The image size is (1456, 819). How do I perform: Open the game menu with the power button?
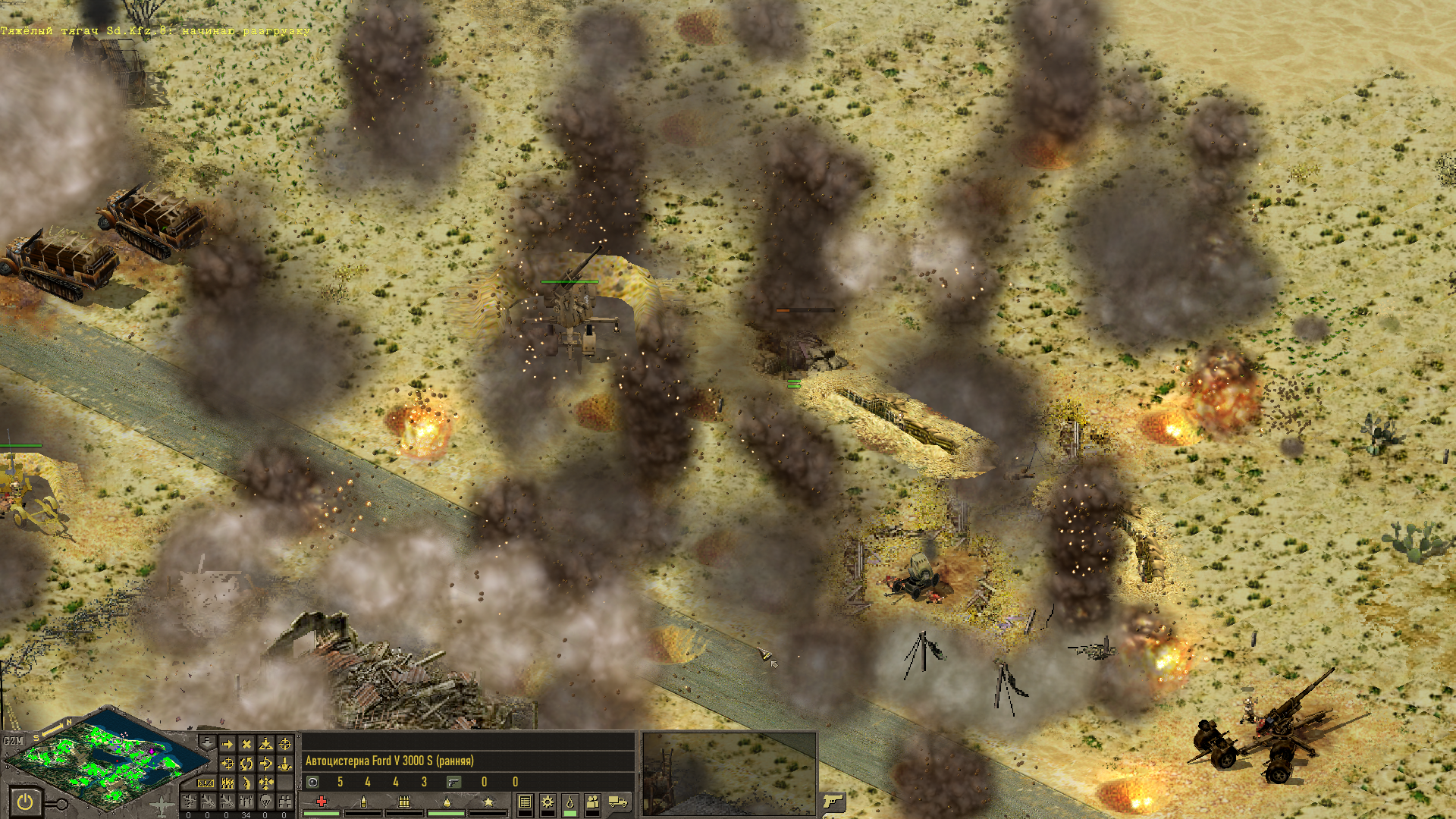click(25, 802)
